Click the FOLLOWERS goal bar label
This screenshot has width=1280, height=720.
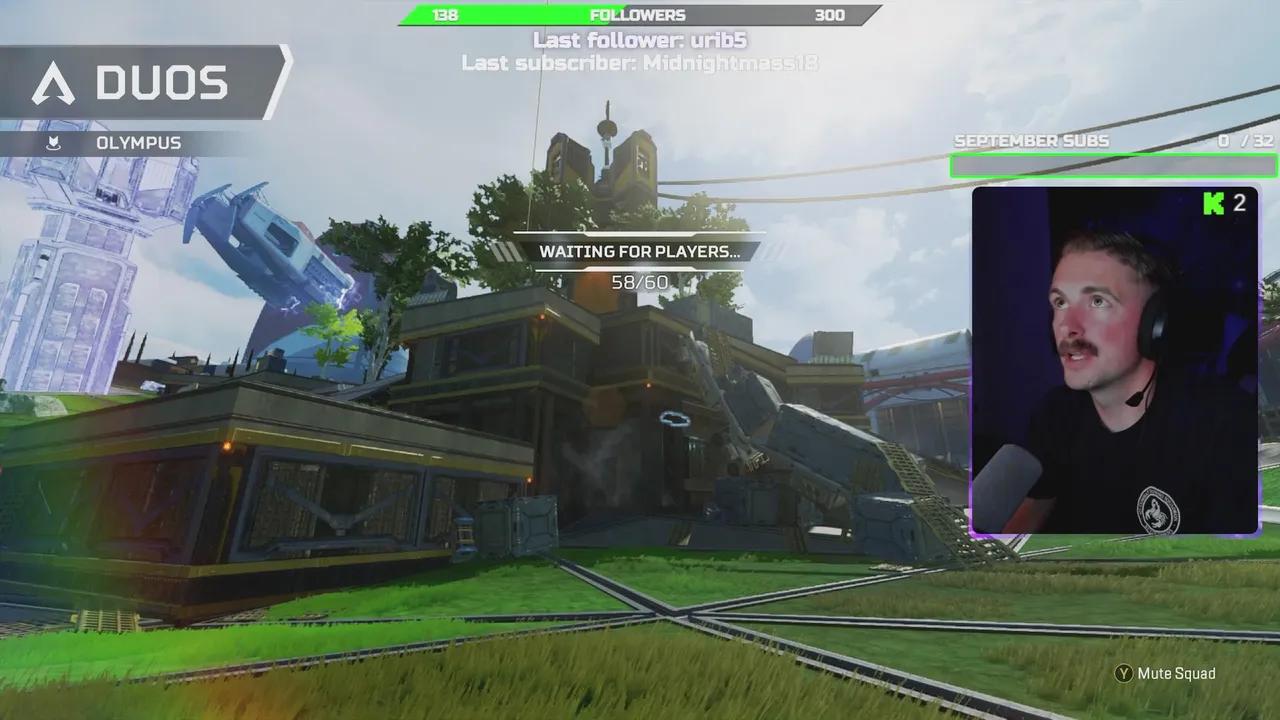click(640, 14)
